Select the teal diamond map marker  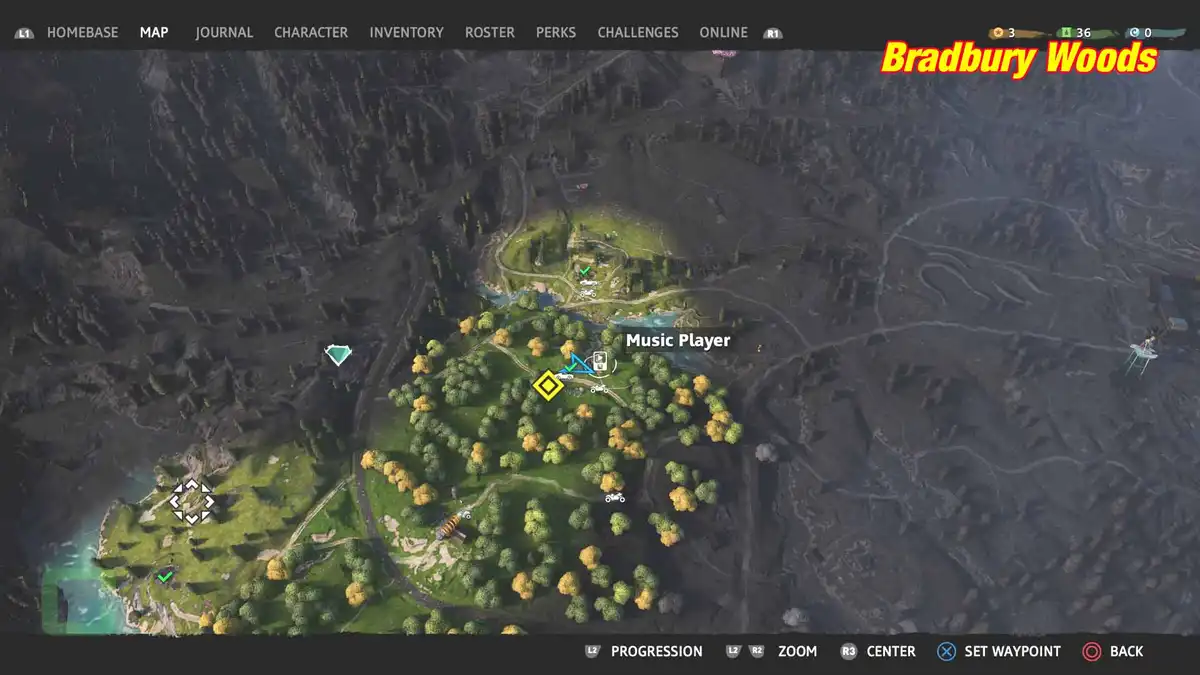[339, 354]
